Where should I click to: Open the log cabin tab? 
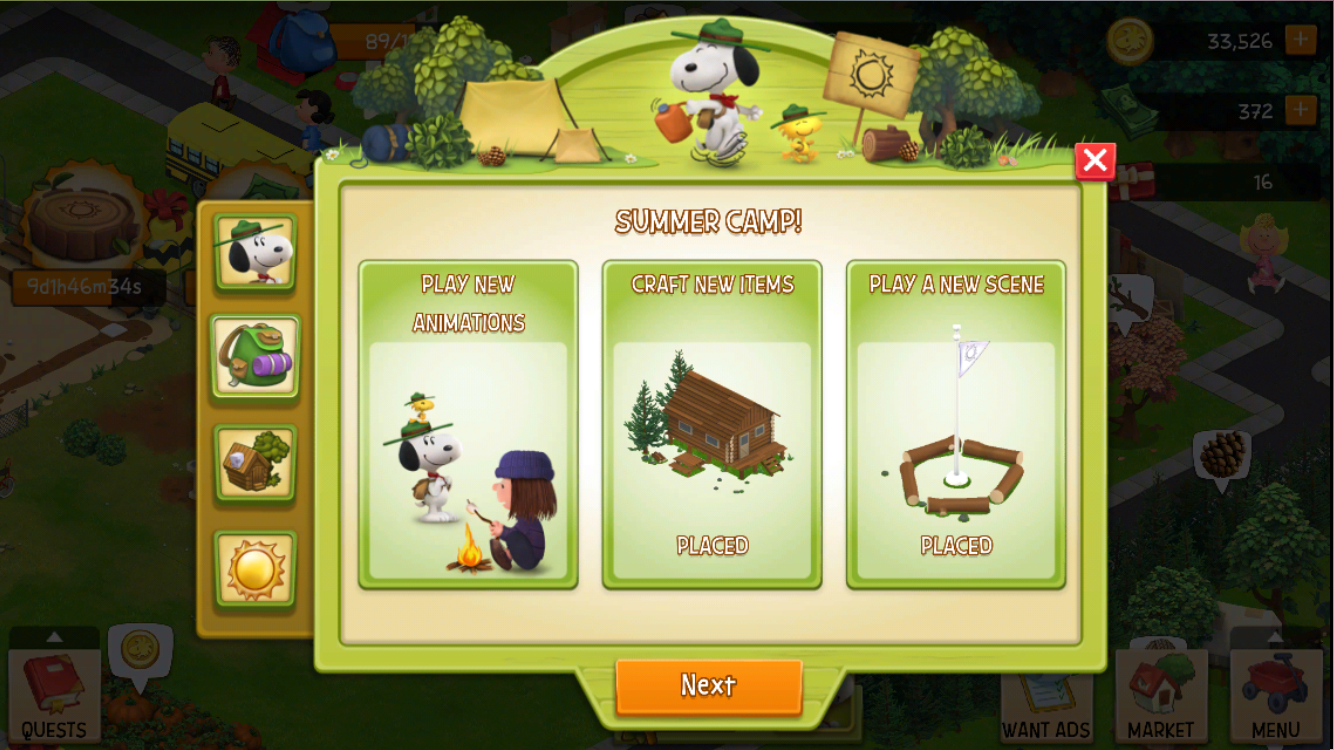click(x=255, y=463)
